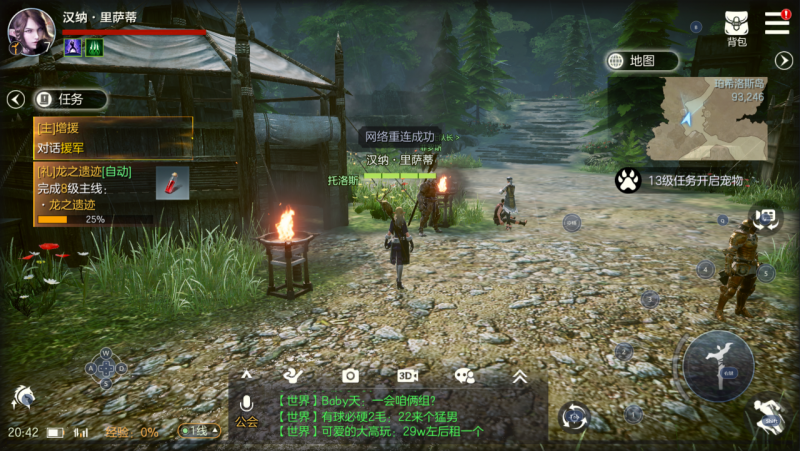Tap the horse mount icon
The image size is (800, 451).
22,397
